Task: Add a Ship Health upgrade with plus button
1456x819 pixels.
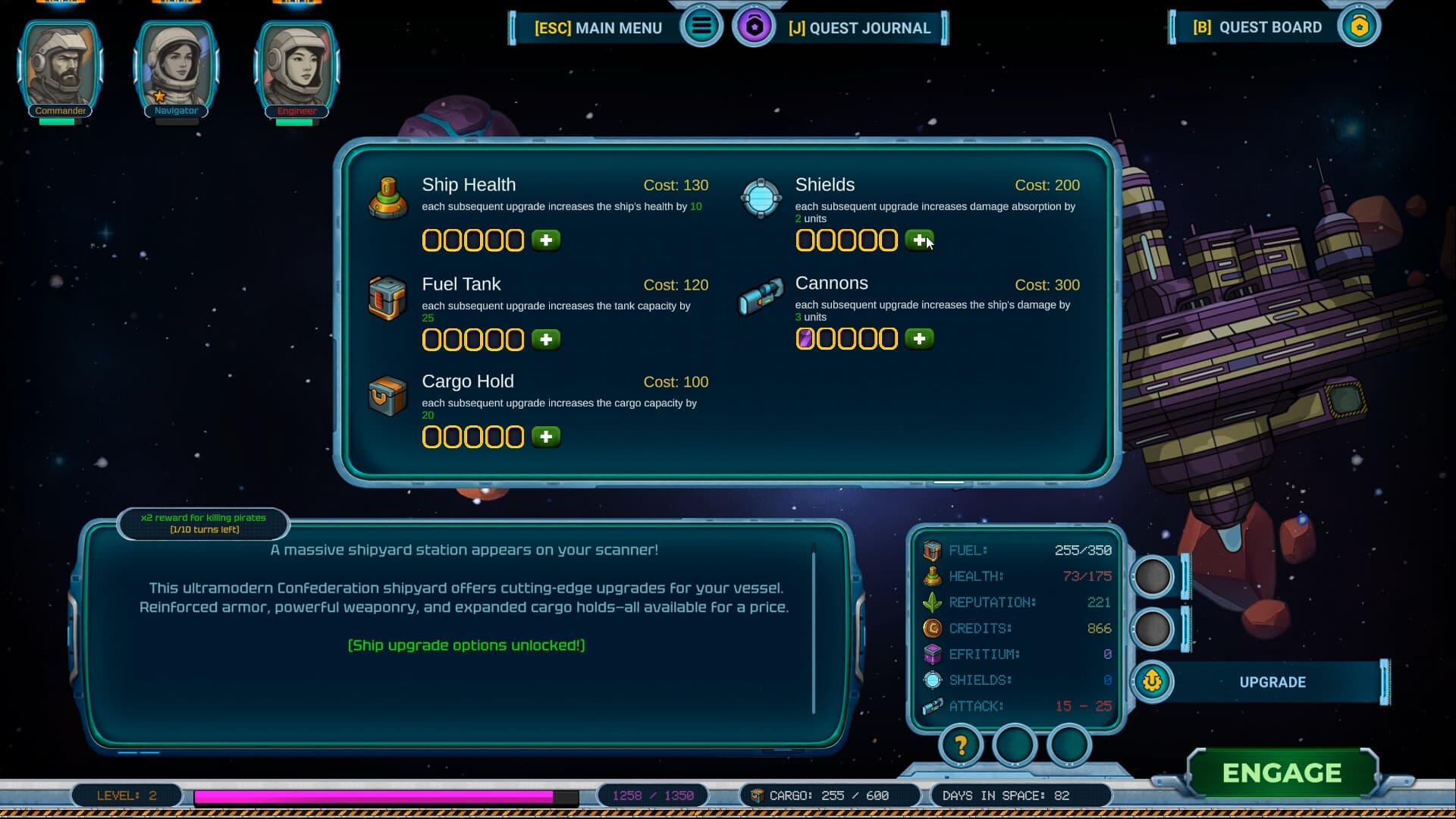Action: click(546, 240)
